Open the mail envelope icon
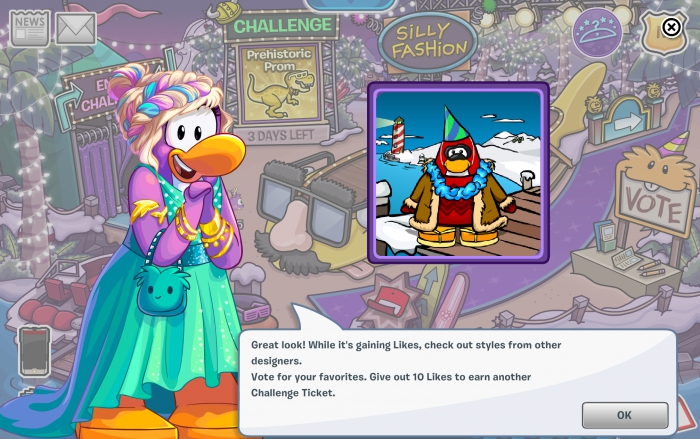Image resolution: width=700 pixels, height=439 pixels. tap(76, 29)
